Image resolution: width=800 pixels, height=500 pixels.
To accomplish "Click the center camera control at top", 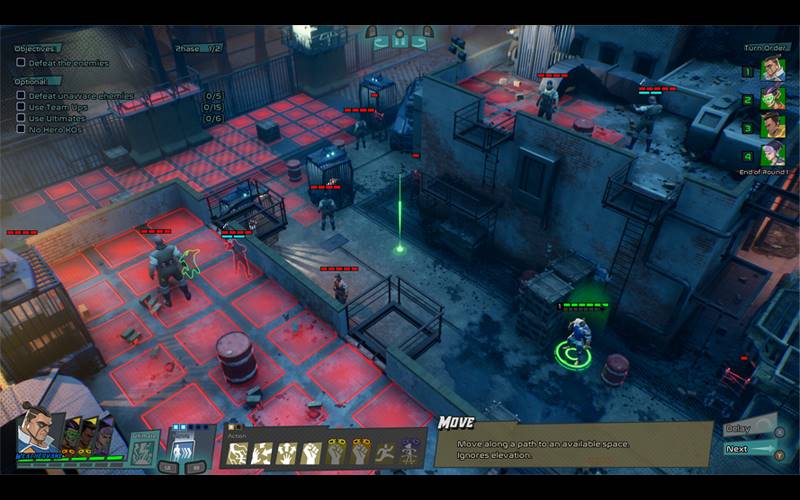I will click(x=400, y=42).
